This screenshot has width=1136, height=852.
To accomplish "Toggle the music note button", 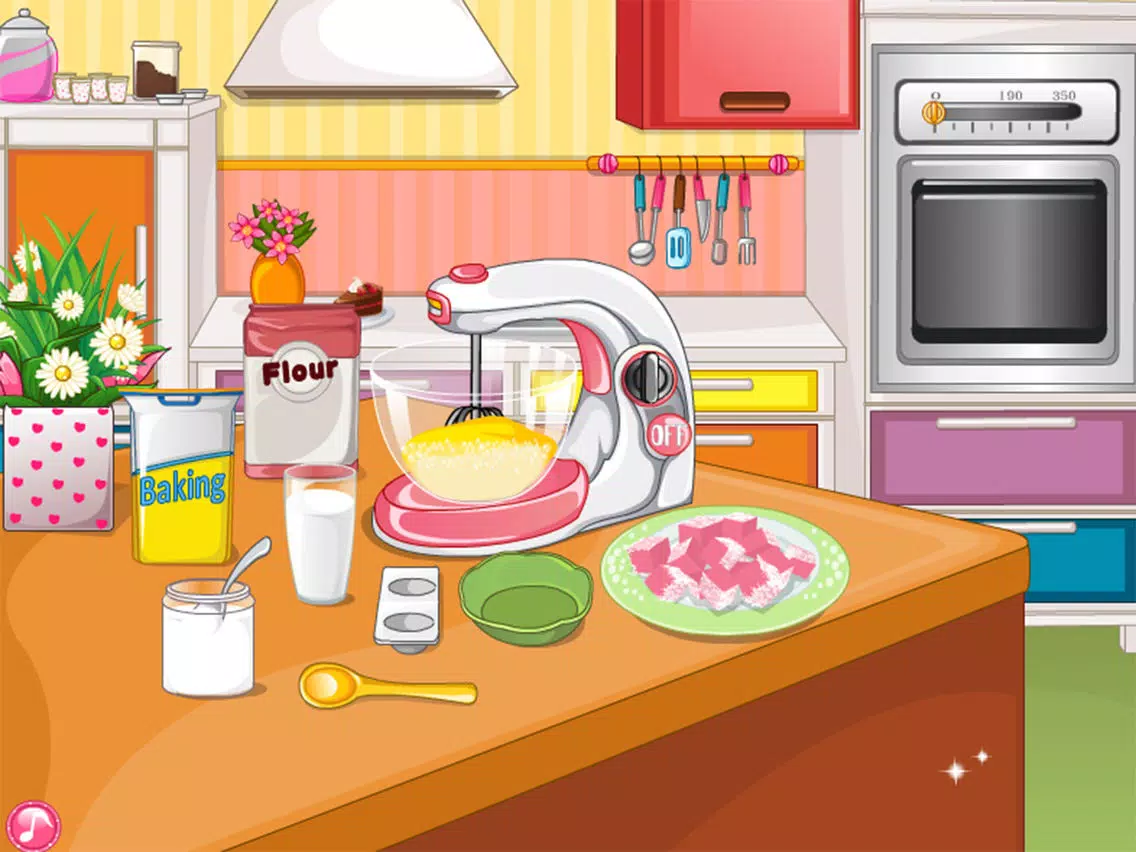I will [x=33, y=824].
